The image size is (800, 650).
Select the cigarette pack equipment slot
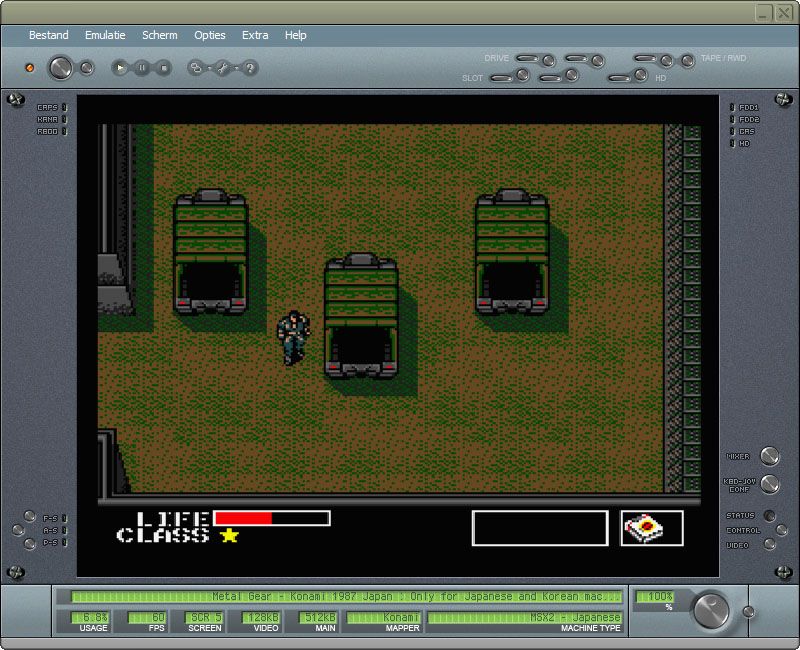(652, 528)
